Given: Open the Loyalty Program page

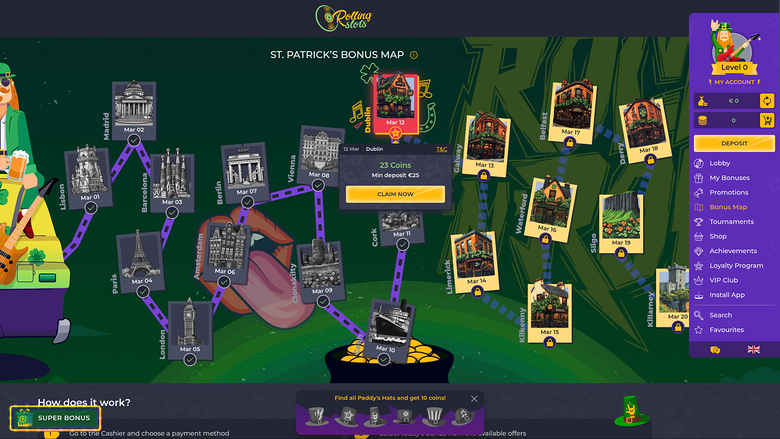Looking at the screenshot, I should pyautogui.click(x=735, y=266).
